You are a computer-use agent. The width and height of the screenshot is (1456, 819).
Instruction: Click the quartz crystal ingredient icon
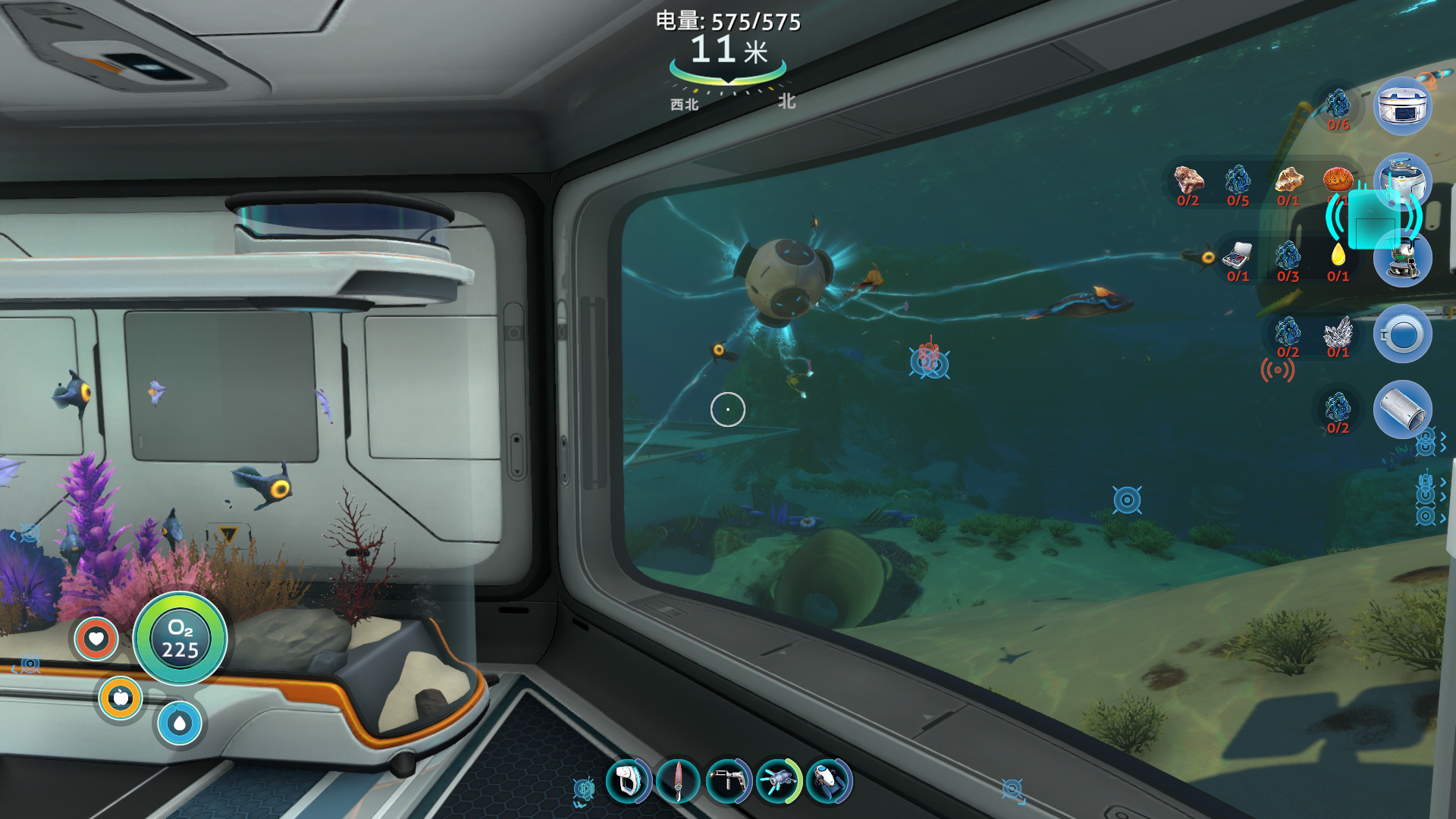click(1338, 332)
